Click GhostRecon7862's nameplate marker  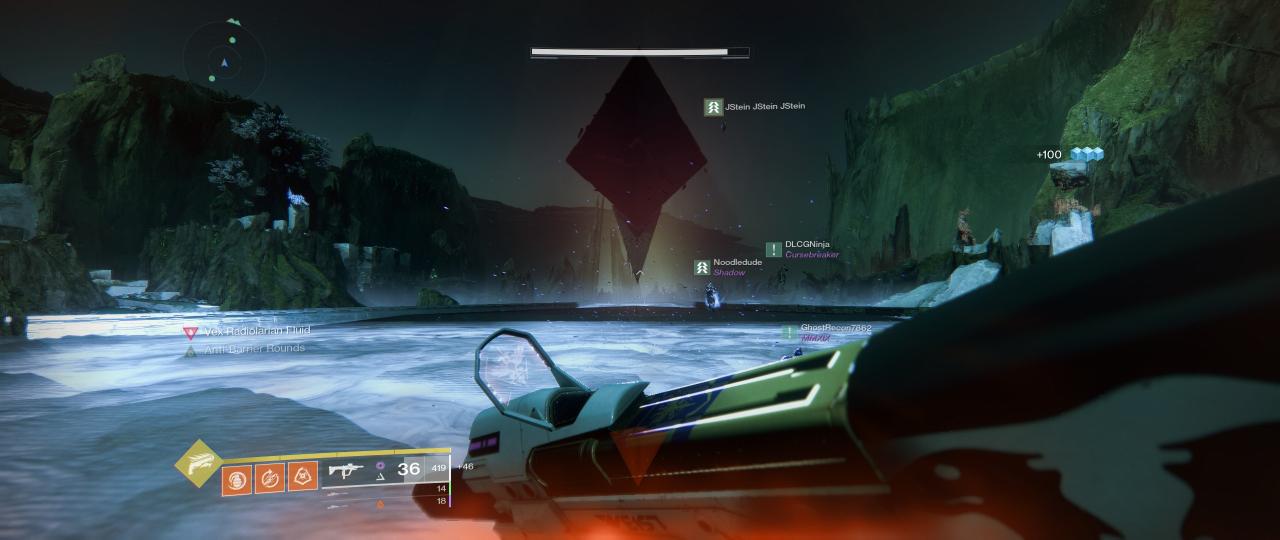point(789,331)
